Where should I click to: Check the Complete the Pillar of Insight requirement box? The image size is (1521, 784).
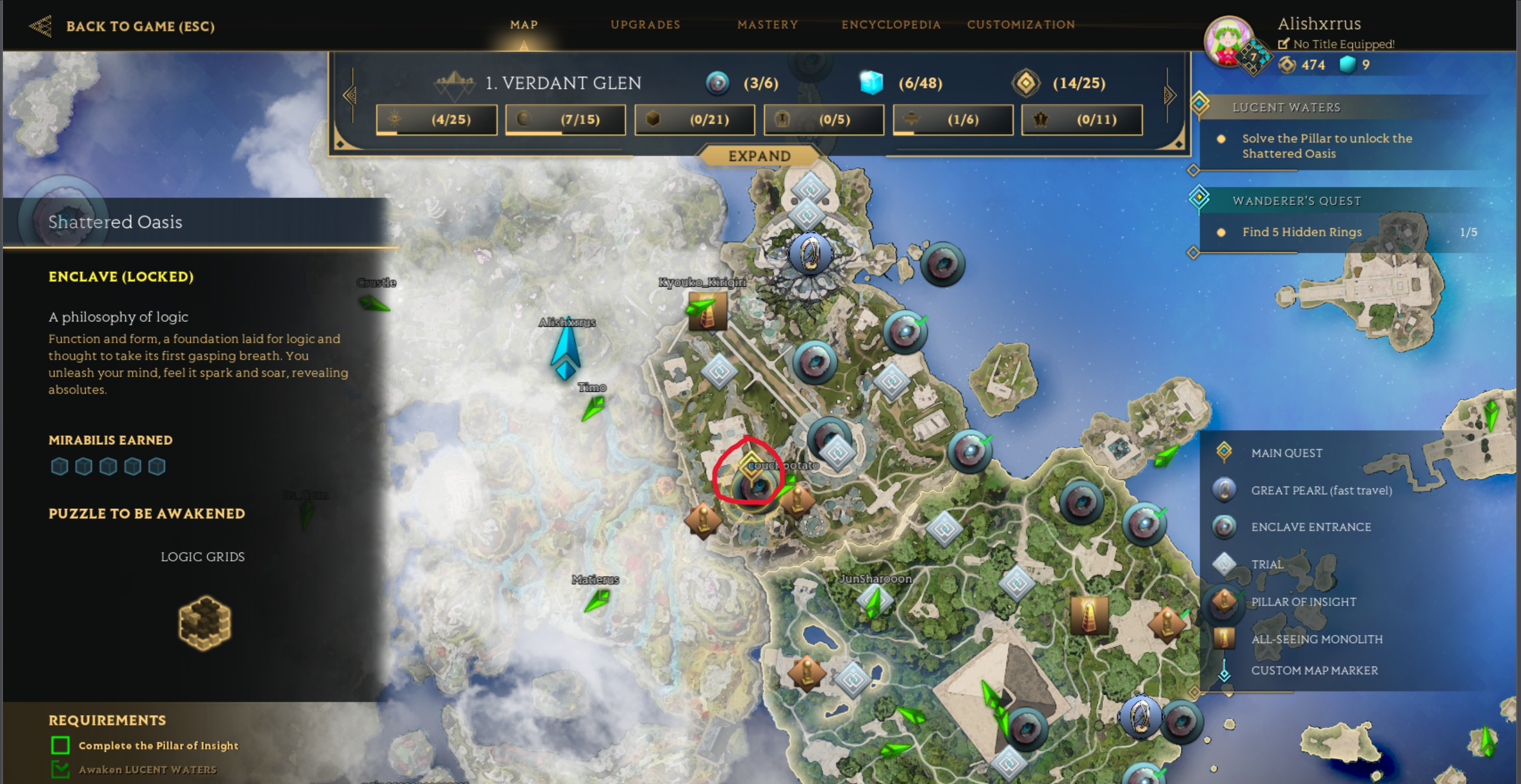(59, 745)
